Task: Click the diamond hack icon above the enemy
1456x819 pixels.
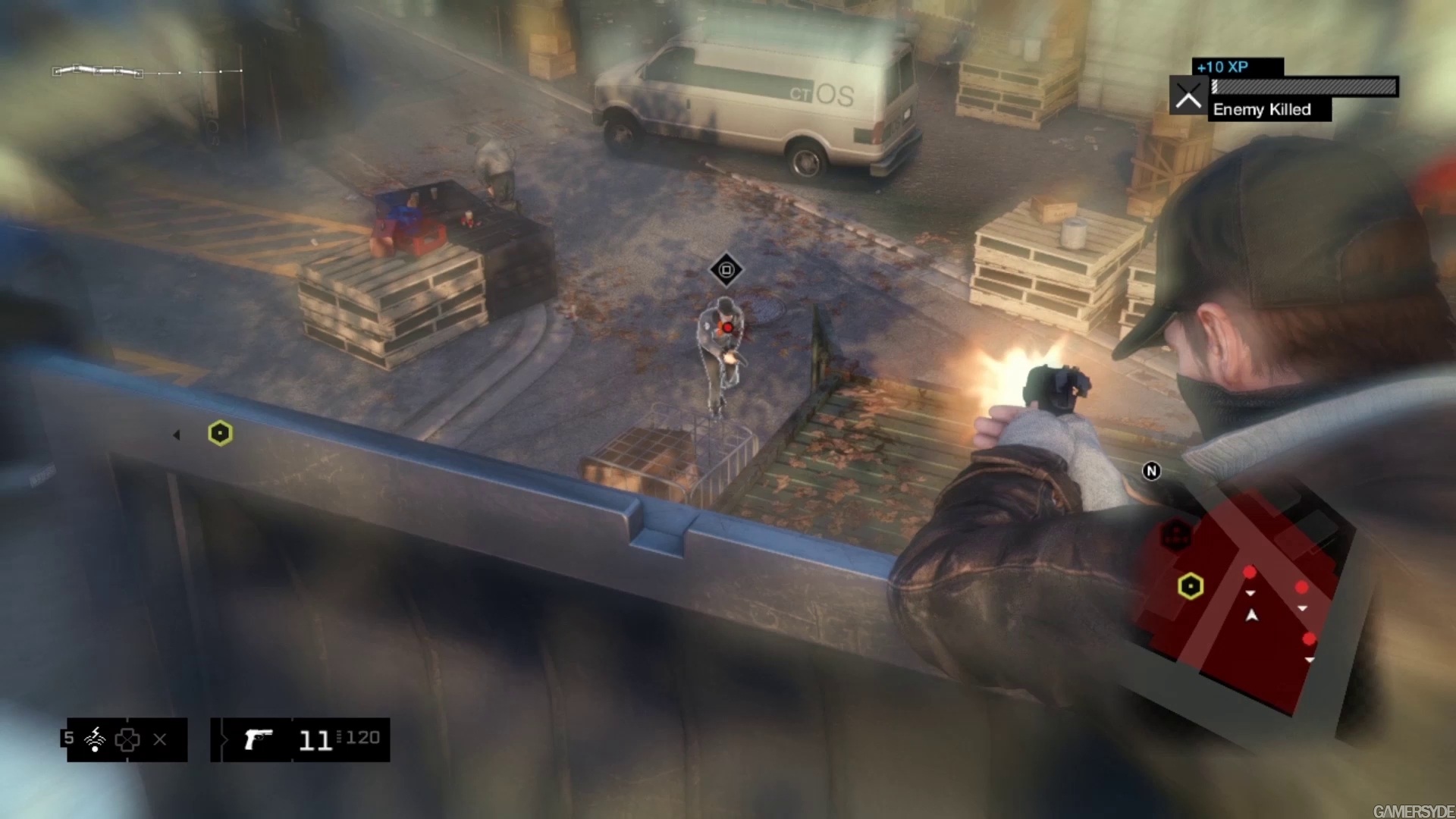Action: pos(726,270)
